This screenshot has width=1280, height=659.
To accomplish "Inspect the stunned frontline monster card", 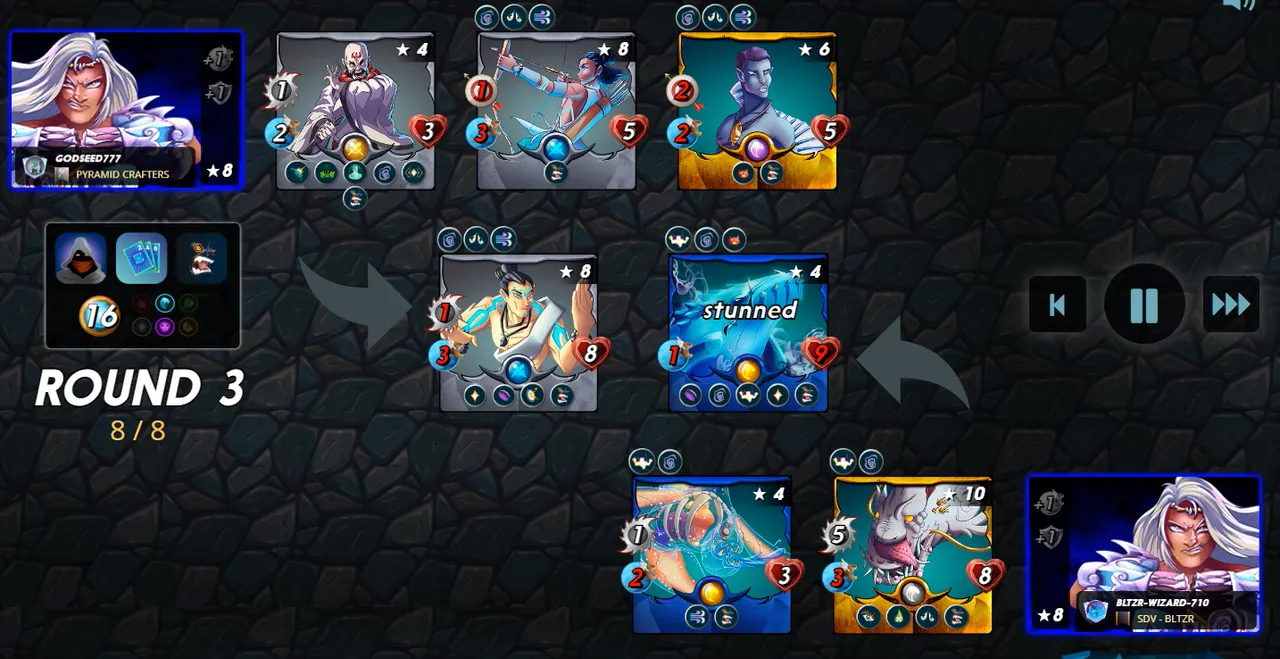I will 748,332.
